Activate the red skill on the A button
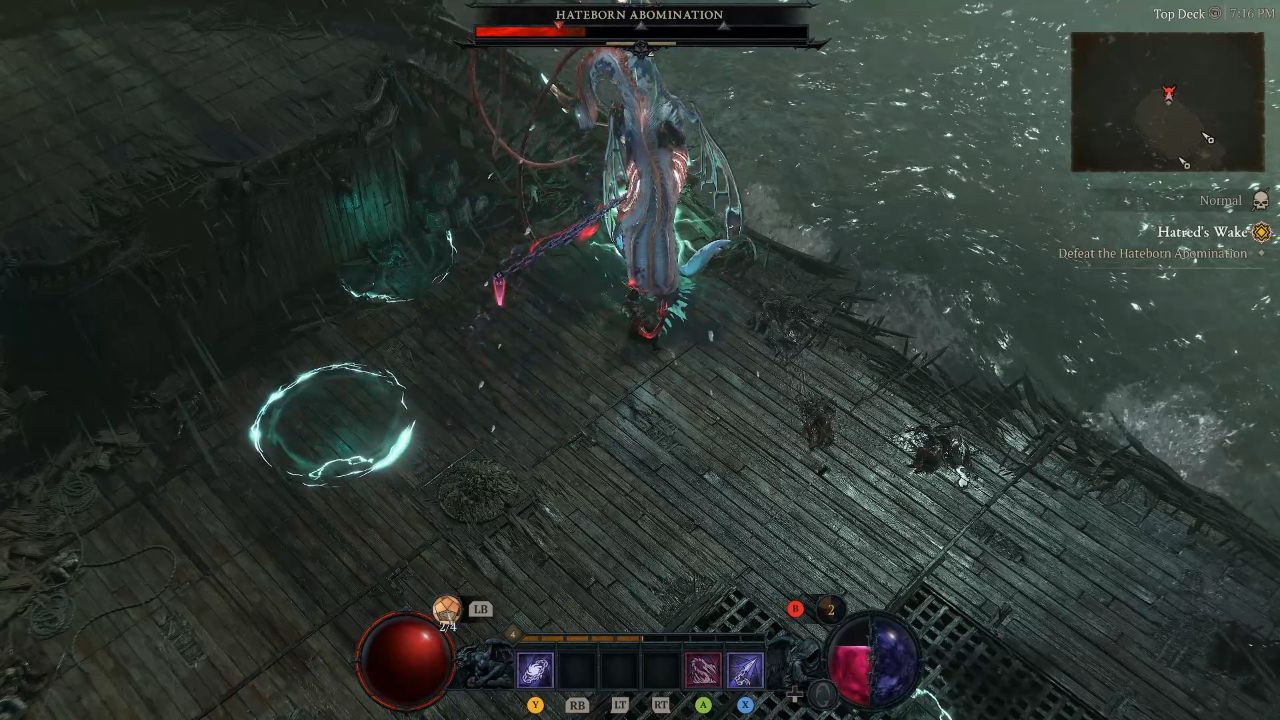The height and width of the screenshot is (720, 1280). click(702, 668)
